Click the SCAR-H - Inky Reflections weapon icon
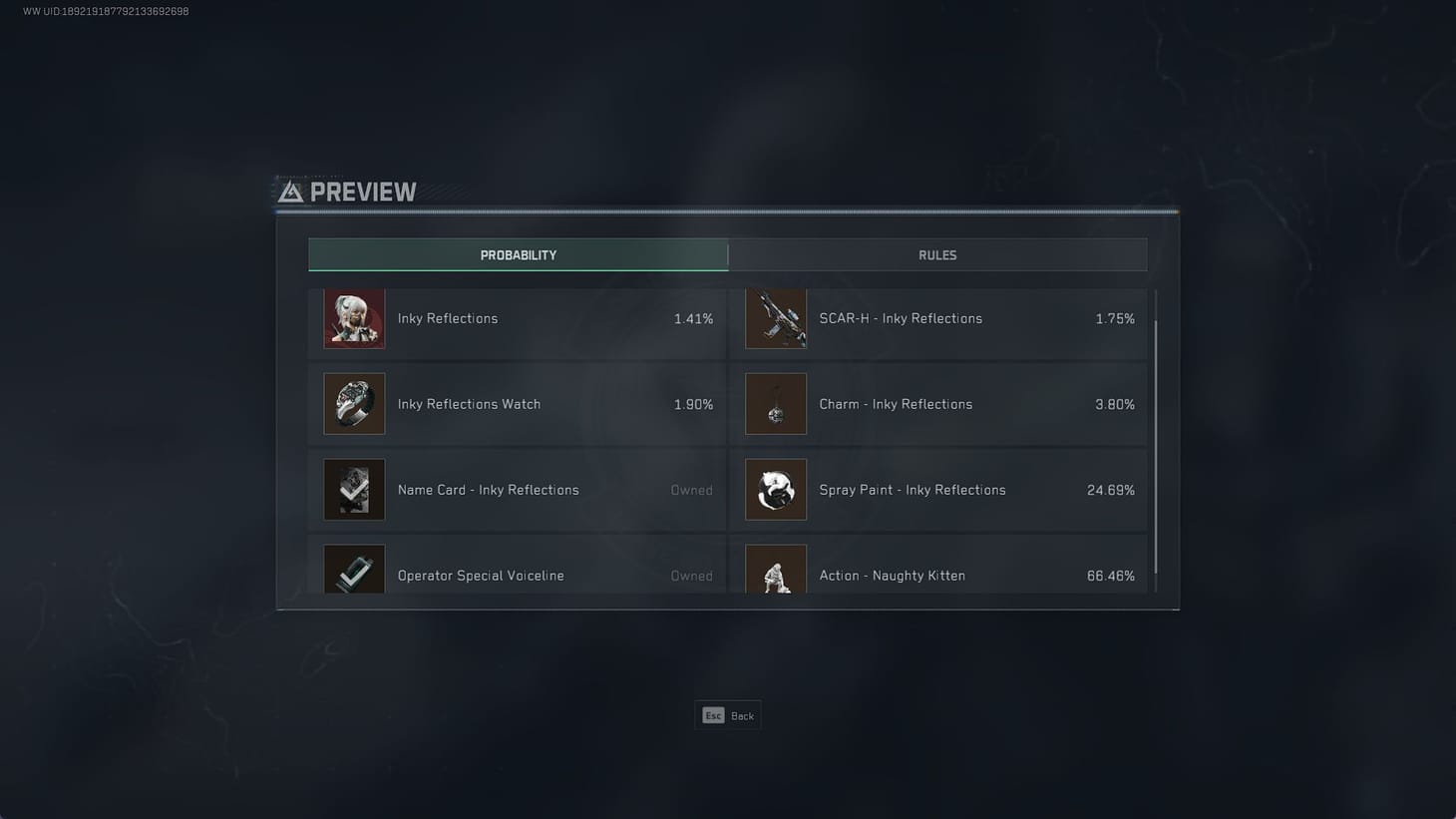Viewport: 1456px width, 819px height. point(776,318)
